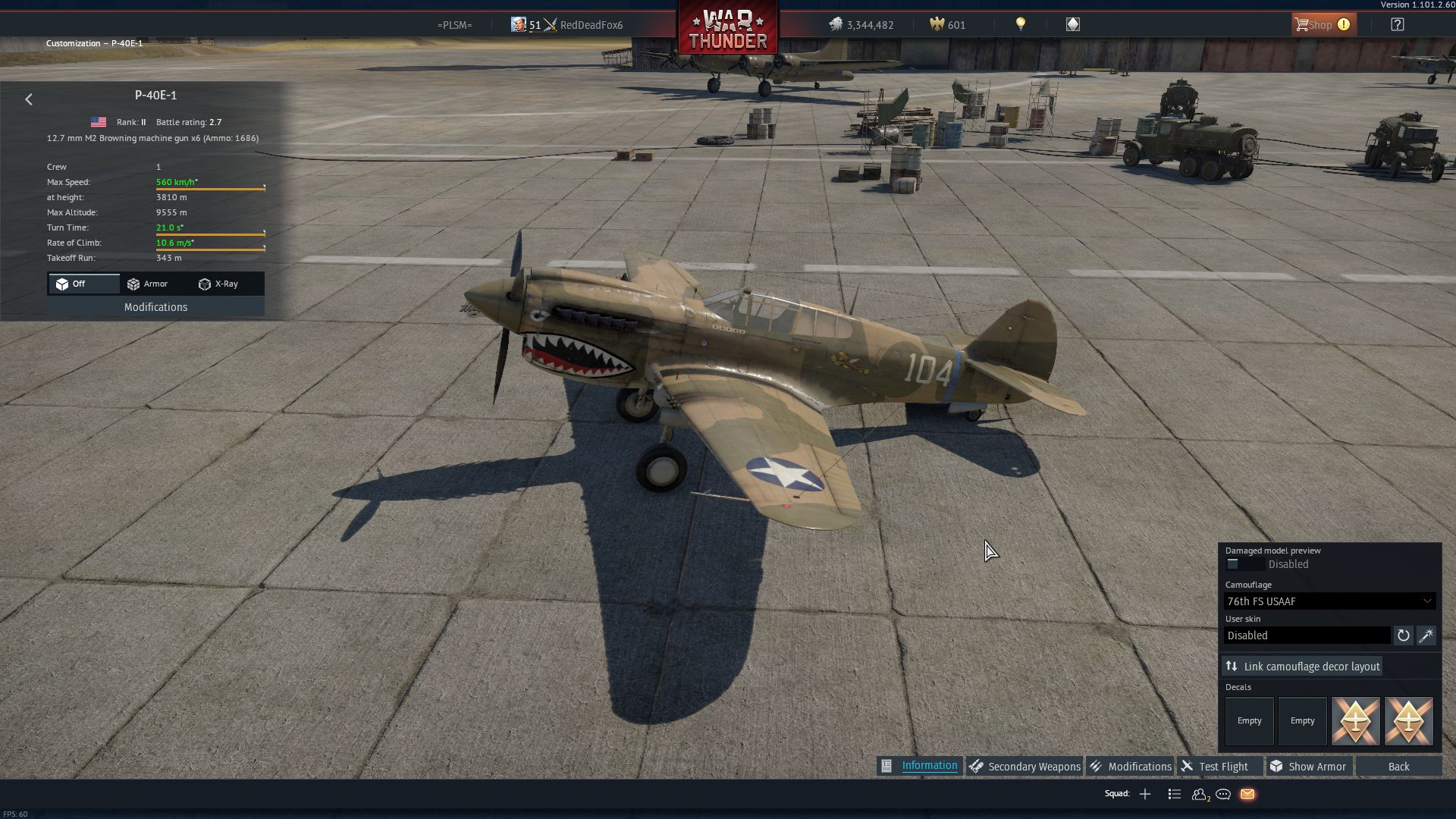Click the help question mark button
Image resolution: width=1456 pixels, height=819 pixels.
click(1397, 25)
